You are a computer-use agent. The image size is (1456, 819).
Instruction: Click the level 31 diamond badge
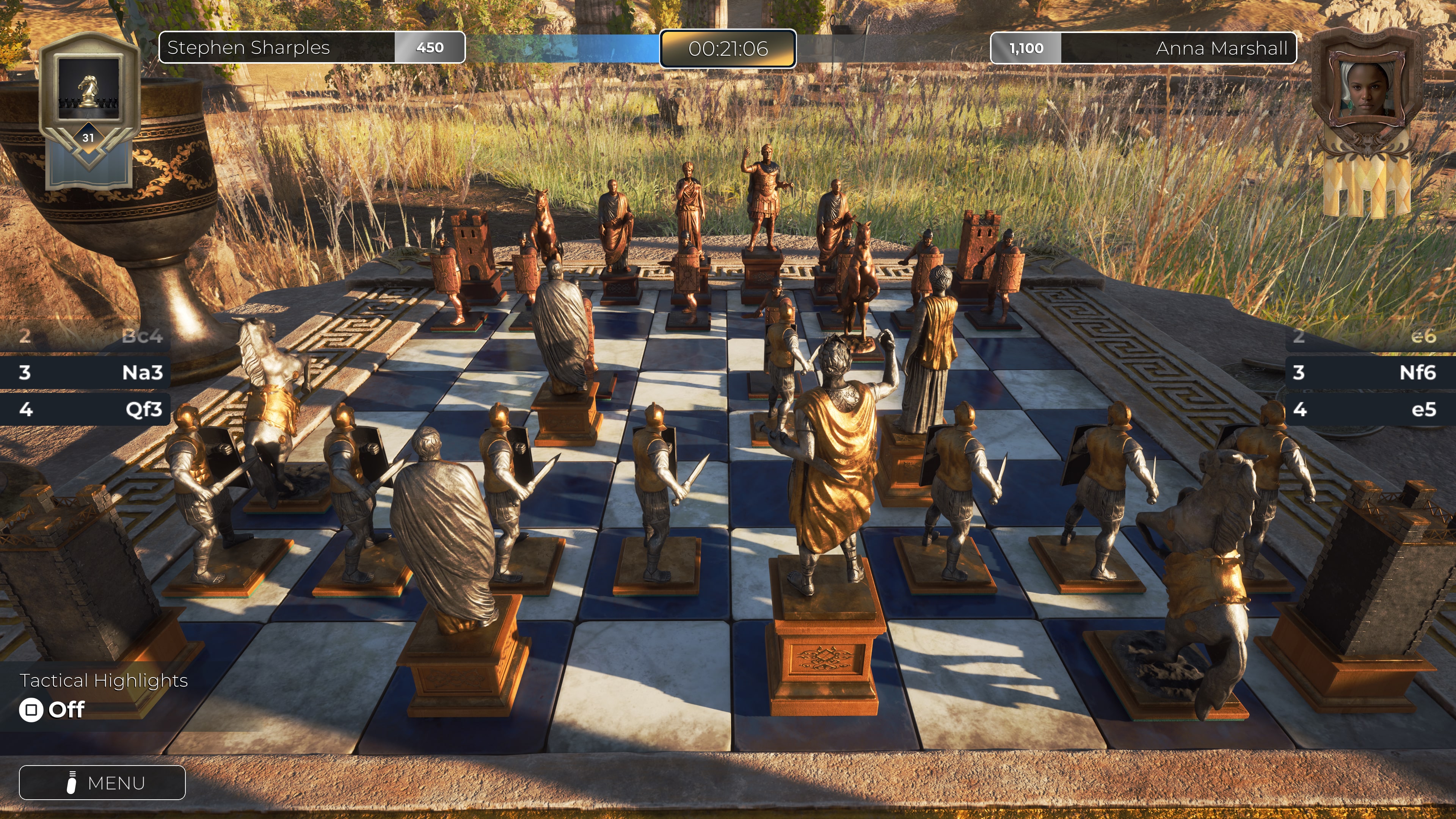(89, 137)
